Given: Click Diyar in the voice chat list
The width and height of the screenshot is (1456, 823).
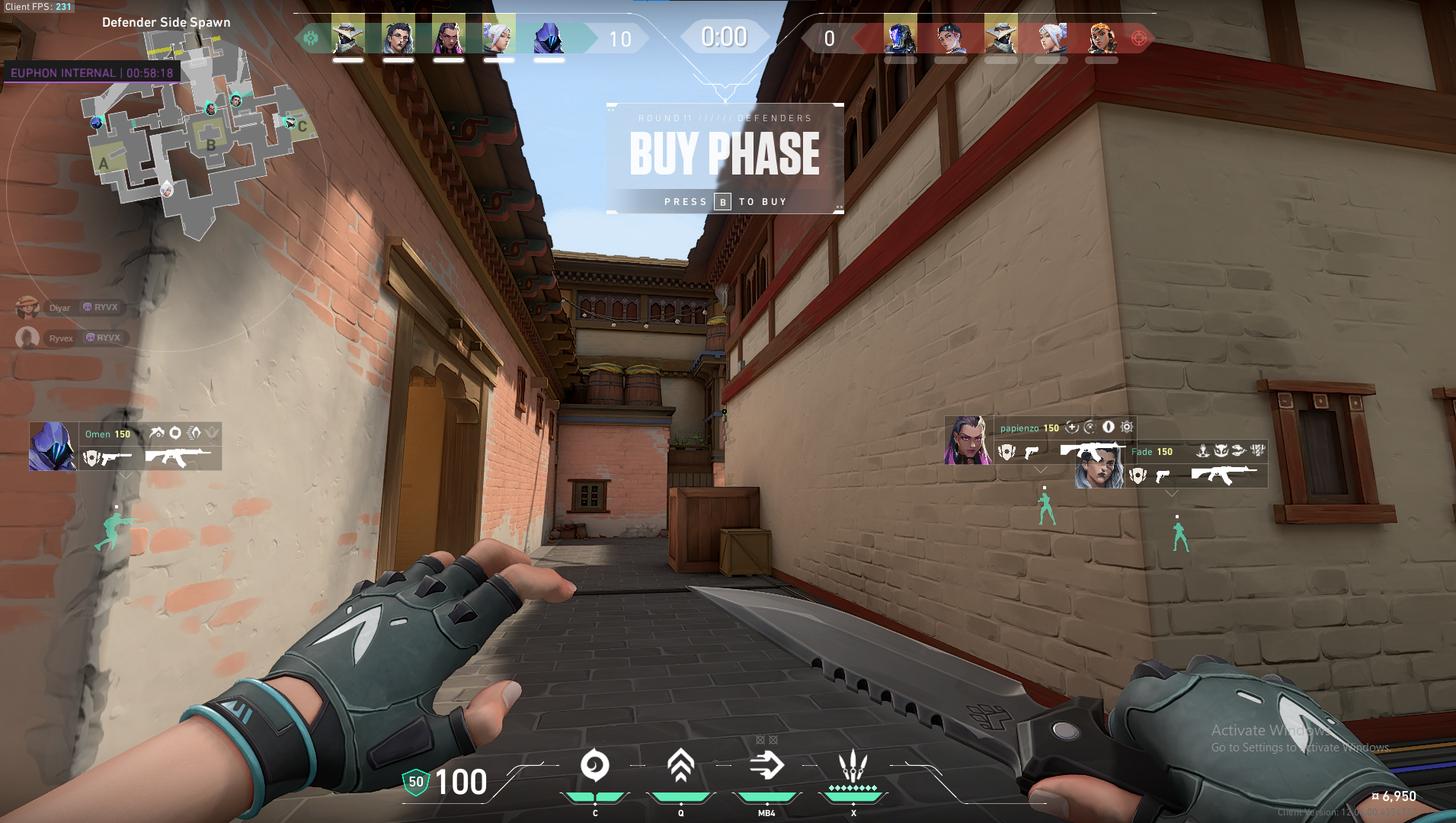Looking at the screenshot, I should coord(59,308).
